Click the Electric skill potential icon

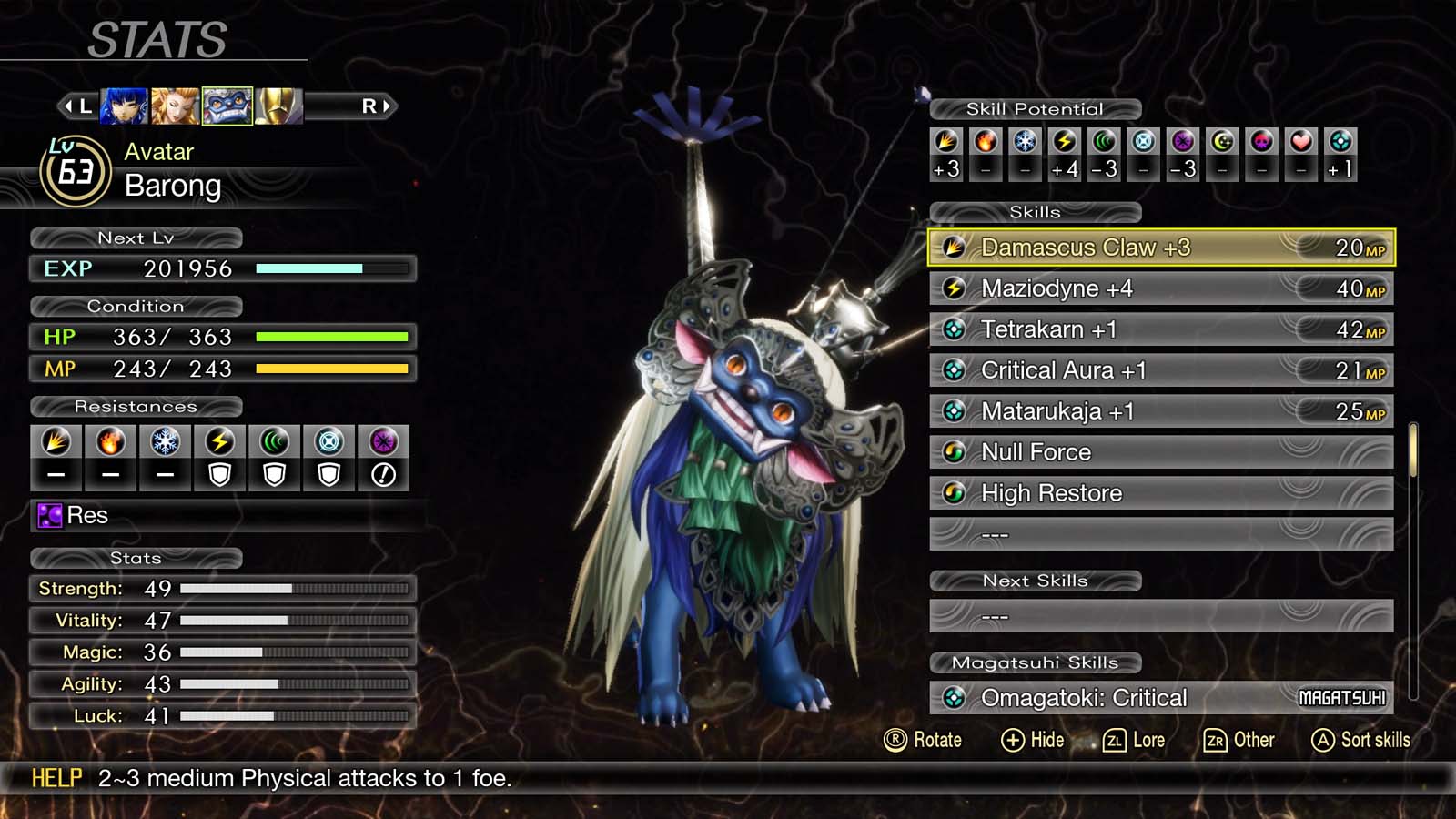[1065, 142]
